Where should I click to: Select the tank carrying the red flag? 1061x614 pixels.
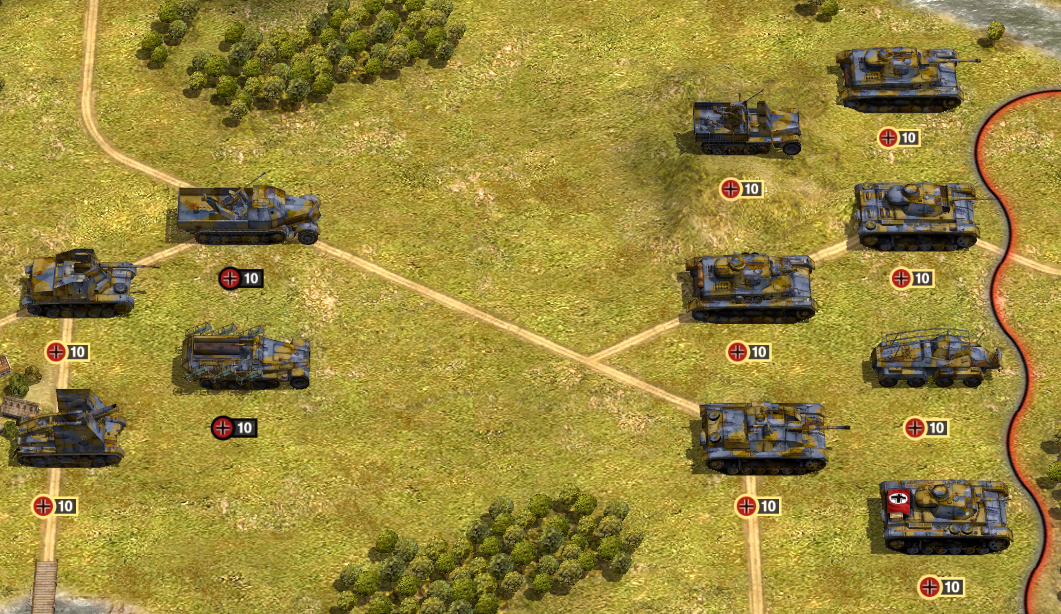point(945,514)
